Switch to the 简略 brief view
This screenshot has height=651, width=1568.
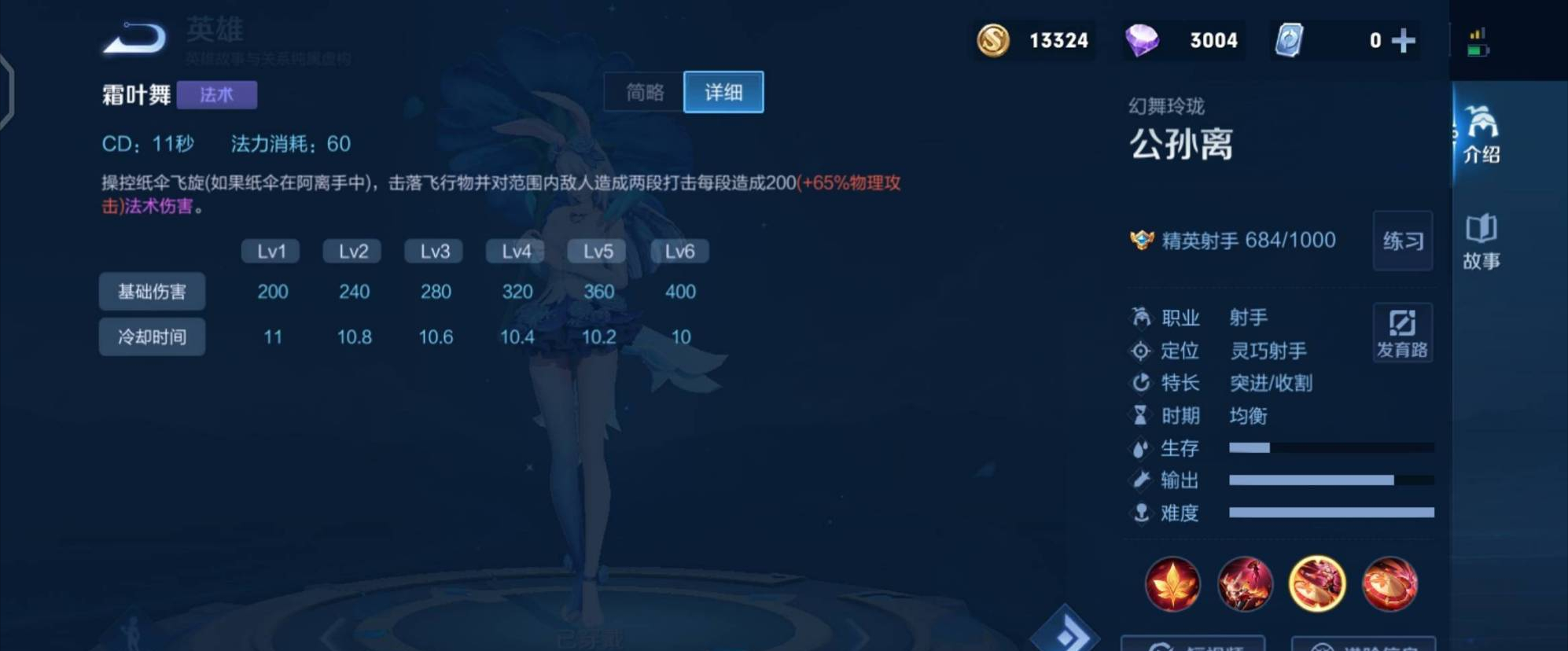(642, 92)
